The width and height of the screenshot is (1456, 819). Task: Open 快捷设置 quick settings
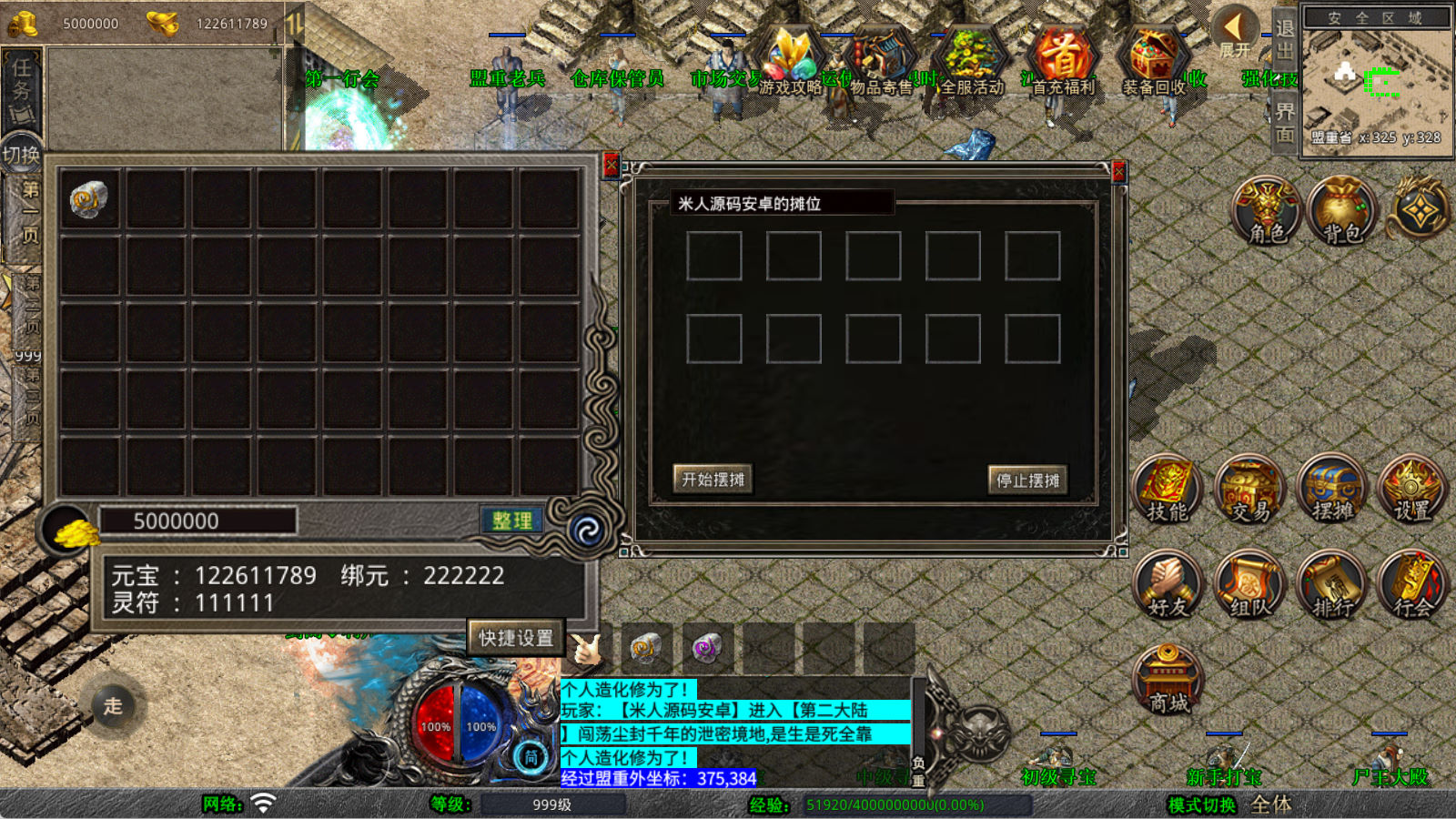click(x=516, y=638)
